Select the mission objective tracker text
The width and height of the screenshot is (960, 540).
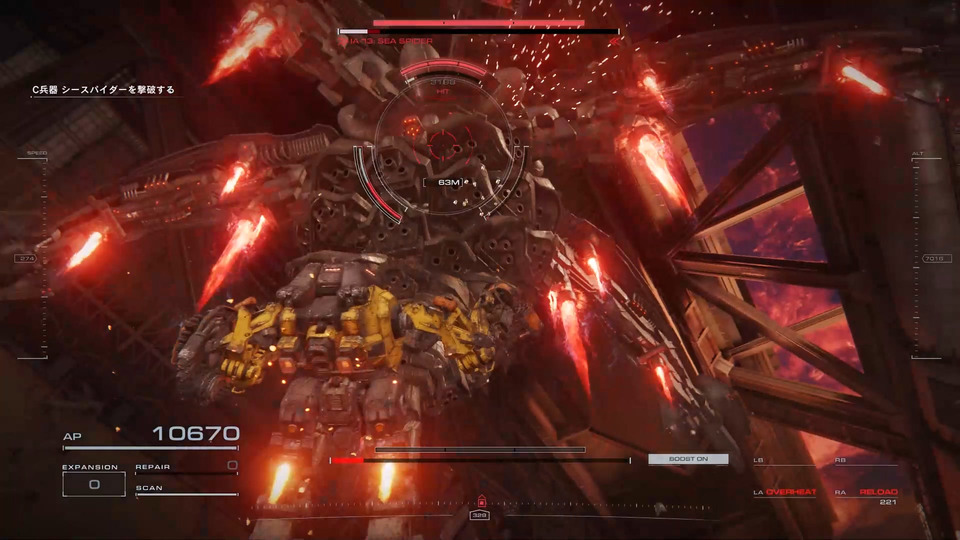click(x=103, y=90)
